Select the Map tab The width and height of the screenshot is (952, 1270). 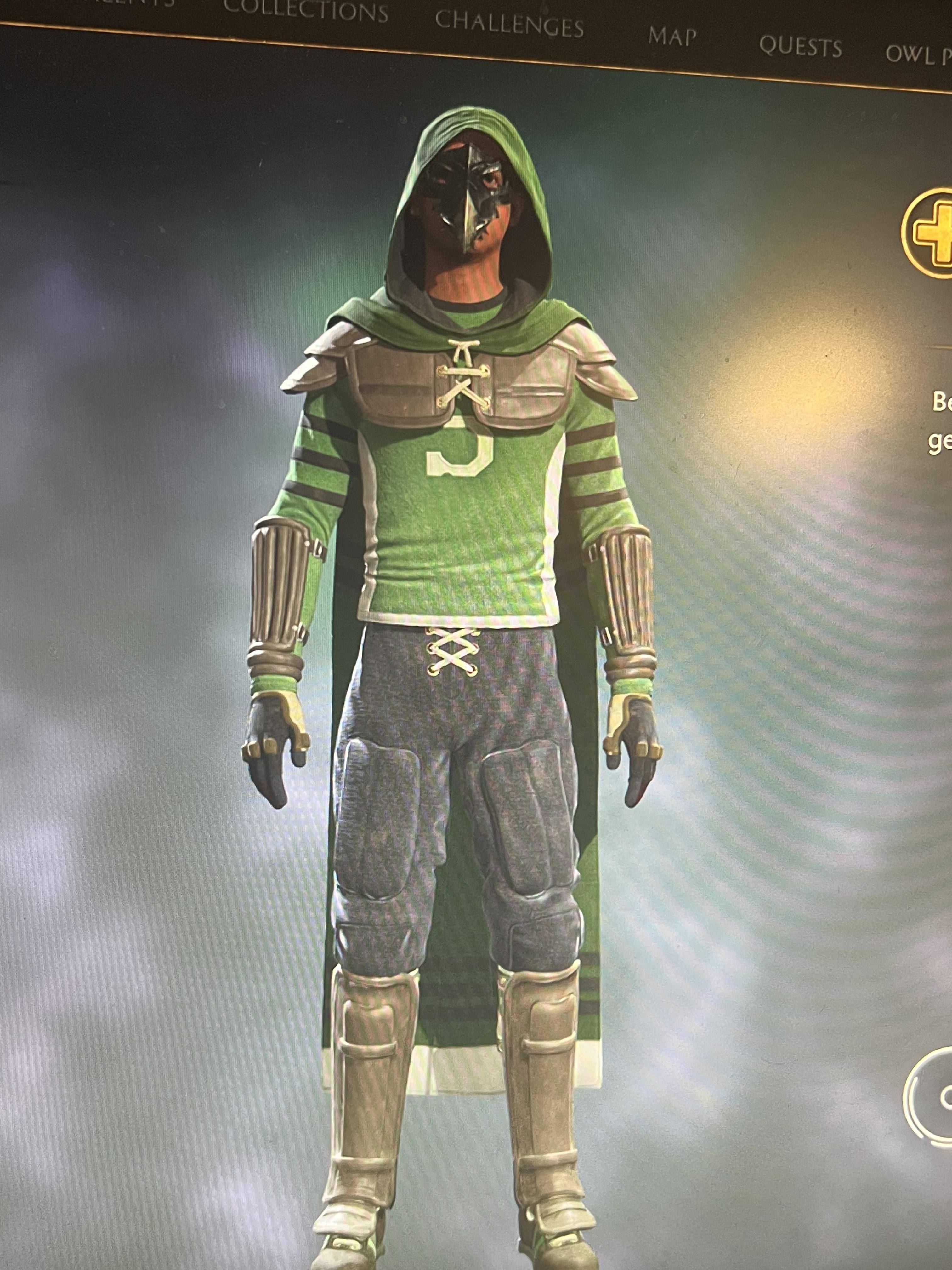point(672,37)
